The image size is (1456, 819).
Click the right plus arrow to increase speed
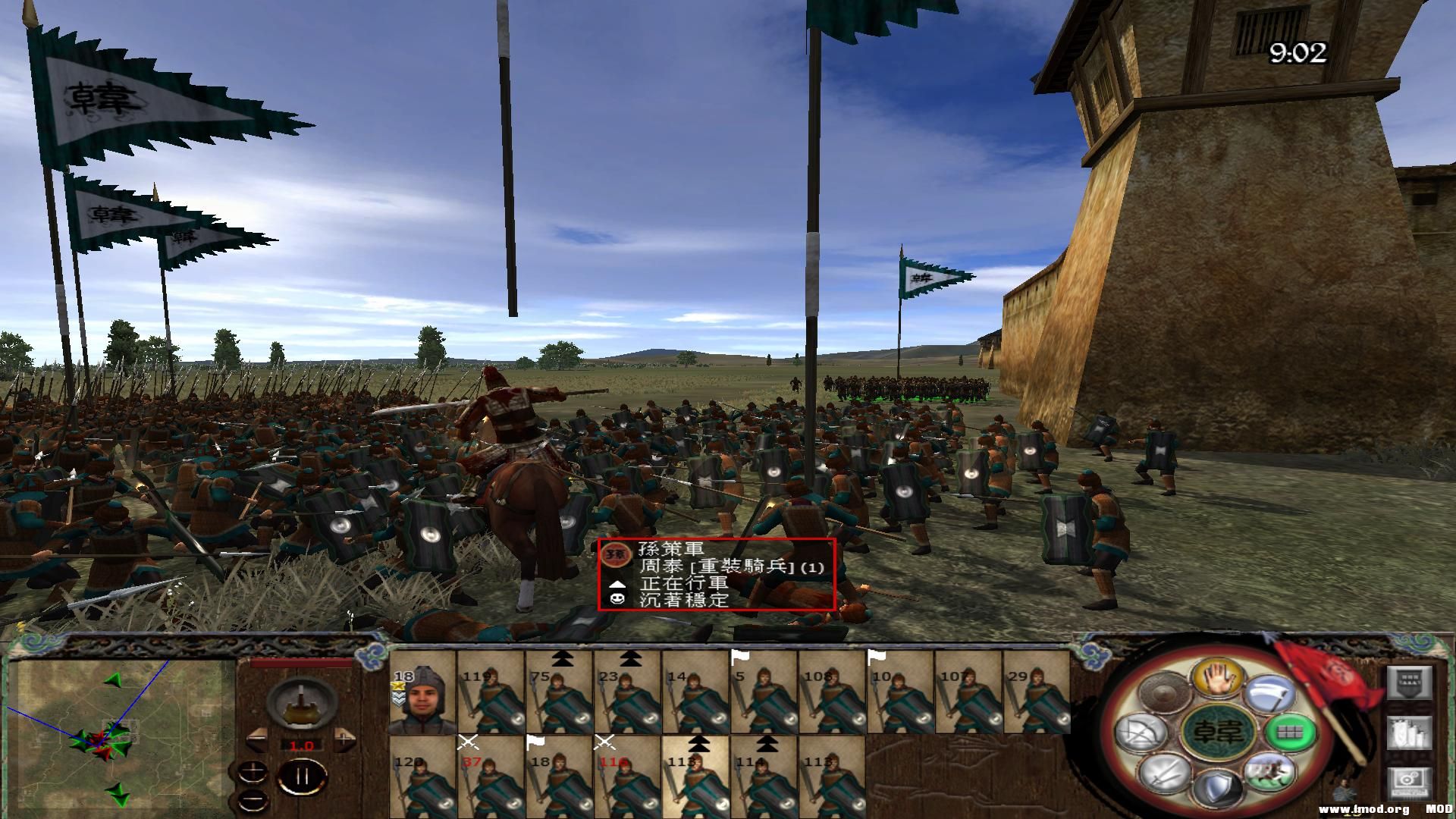point(345,739)
